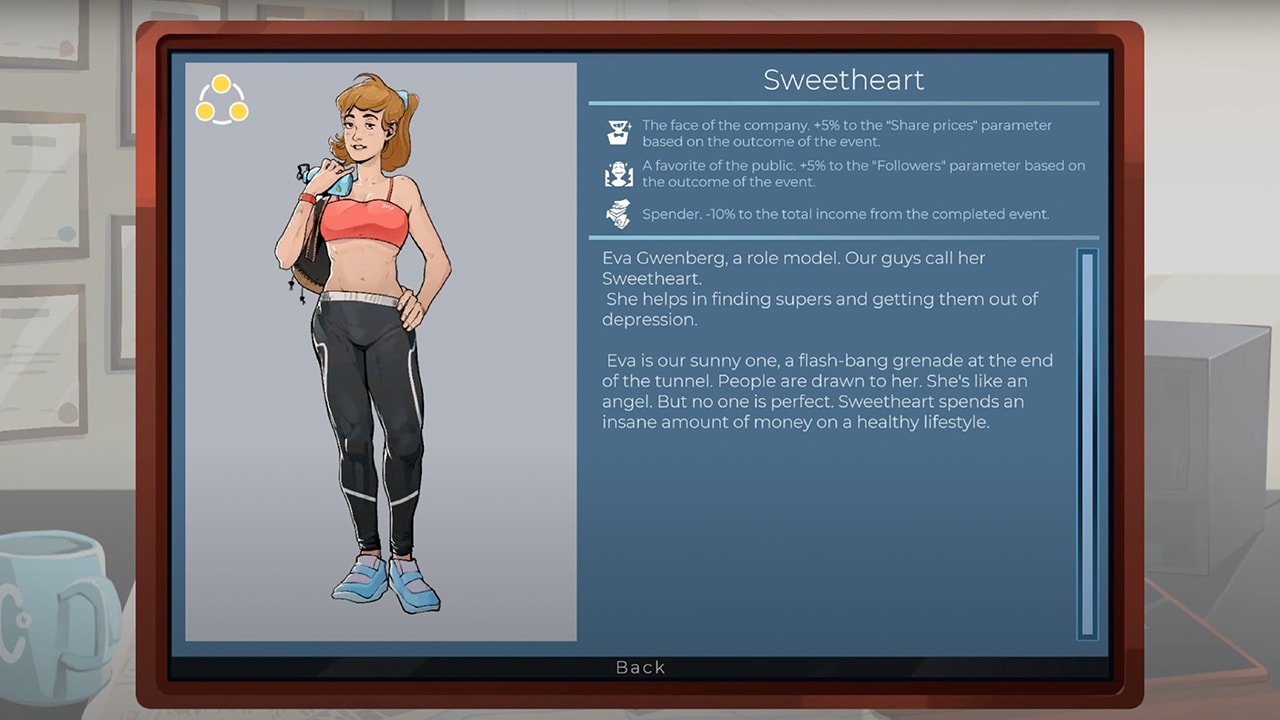This screenshot has width=1280, height=720.
Task: Toggle the Spender trait row
Action: (x=850, y=213)
